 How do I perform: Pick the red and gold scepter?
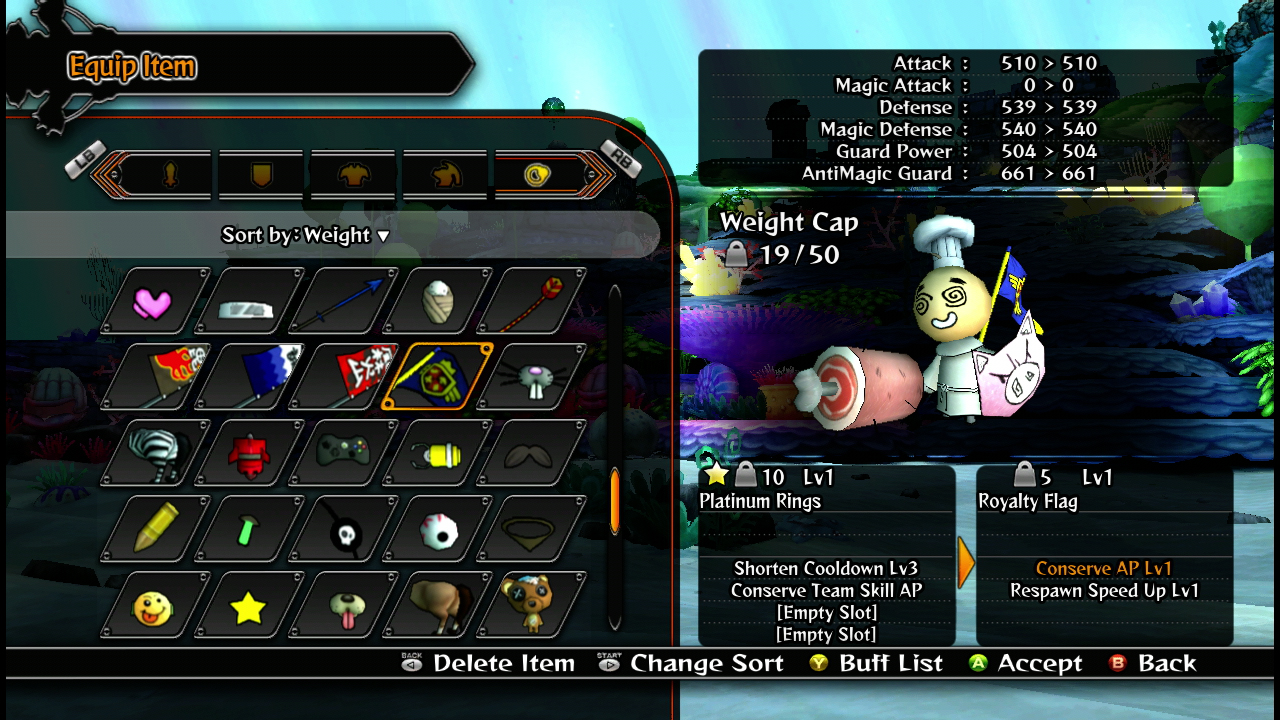point(533,301)
